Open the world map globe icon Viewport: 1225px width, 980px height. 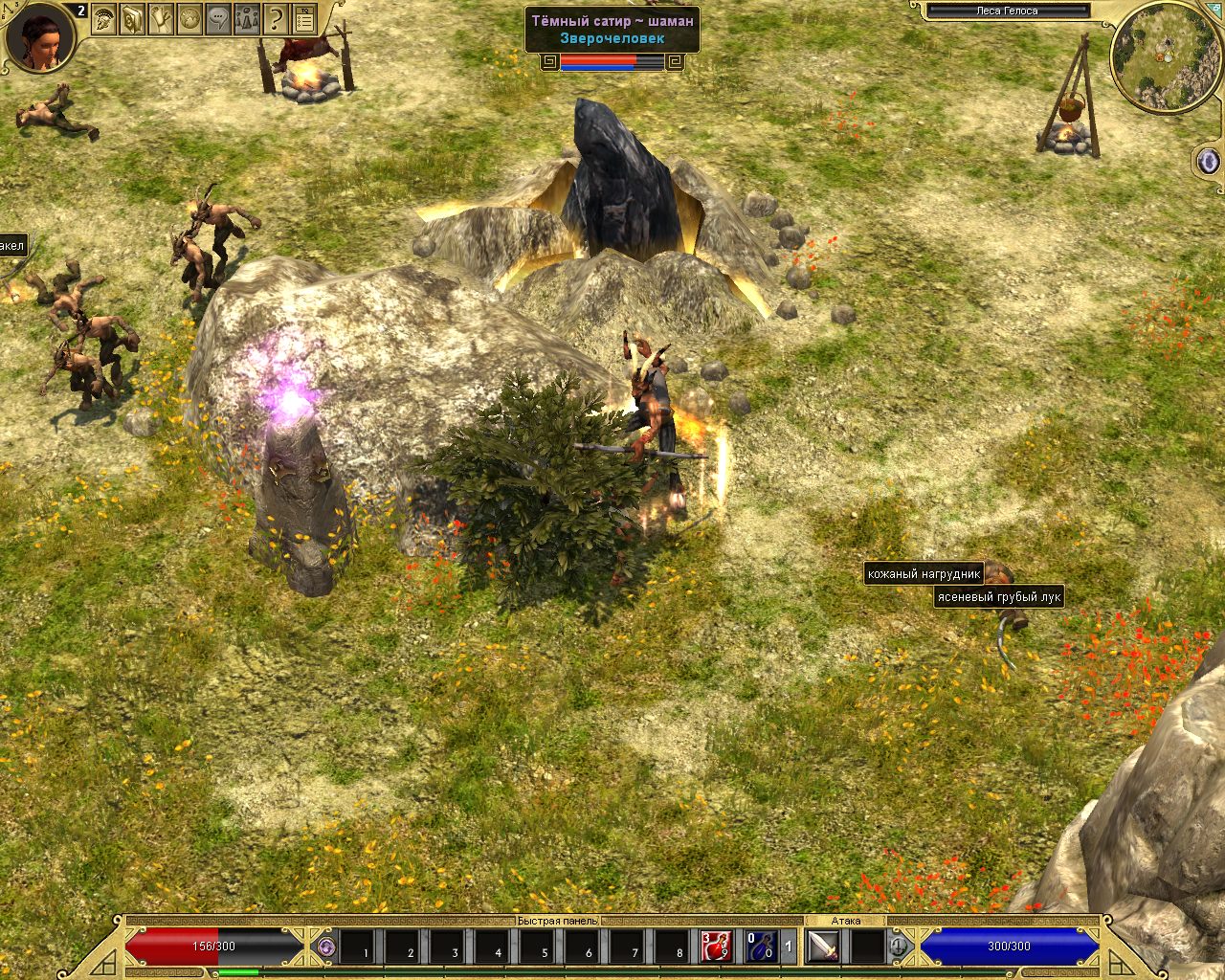[189, 18]
